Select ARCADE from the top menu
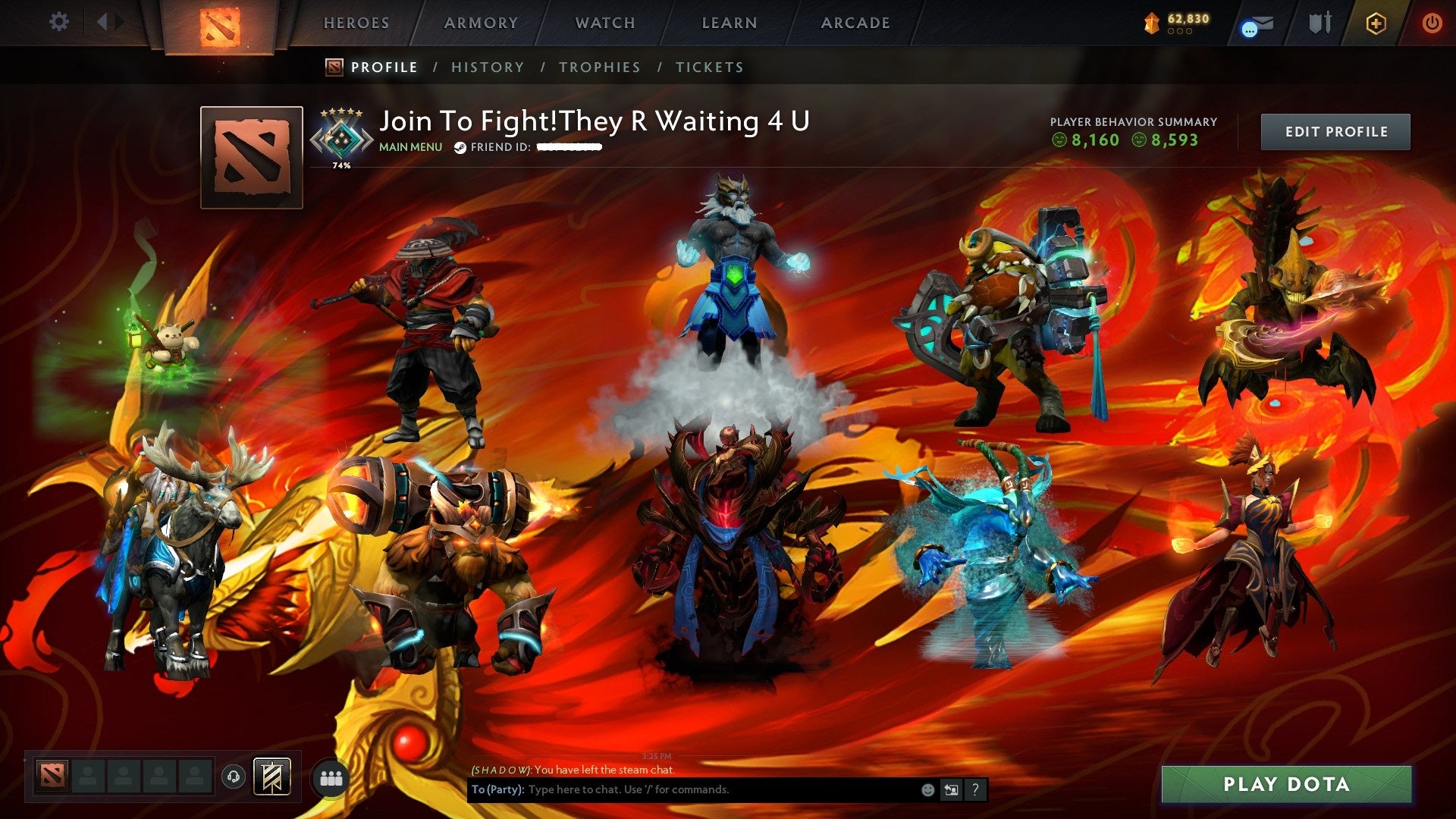The width and height of the screenshot is (1456, 819). click(x=855, y=23)
